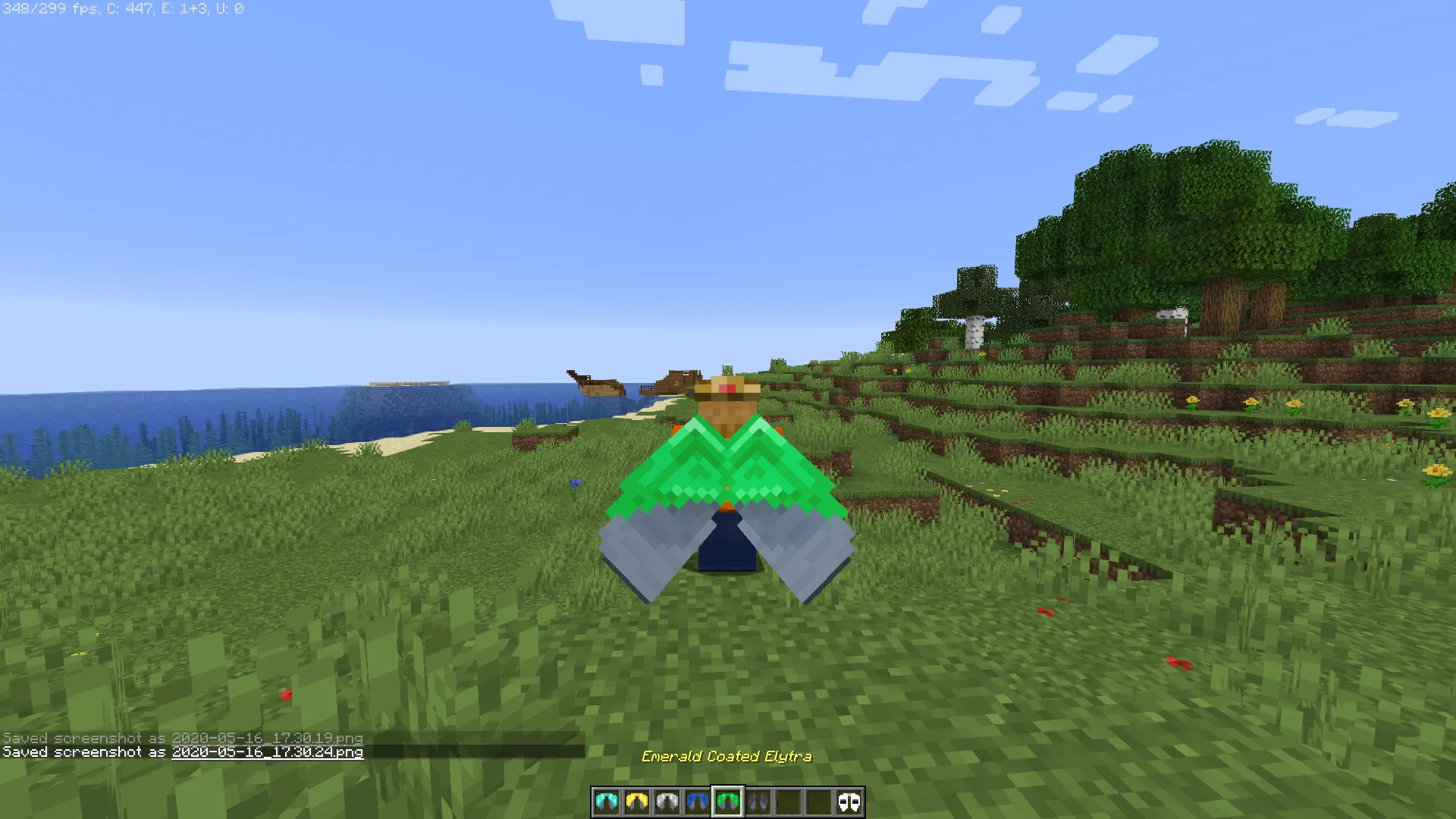Select the plain gray Elytra item
1456x819 pixels.
757,804
